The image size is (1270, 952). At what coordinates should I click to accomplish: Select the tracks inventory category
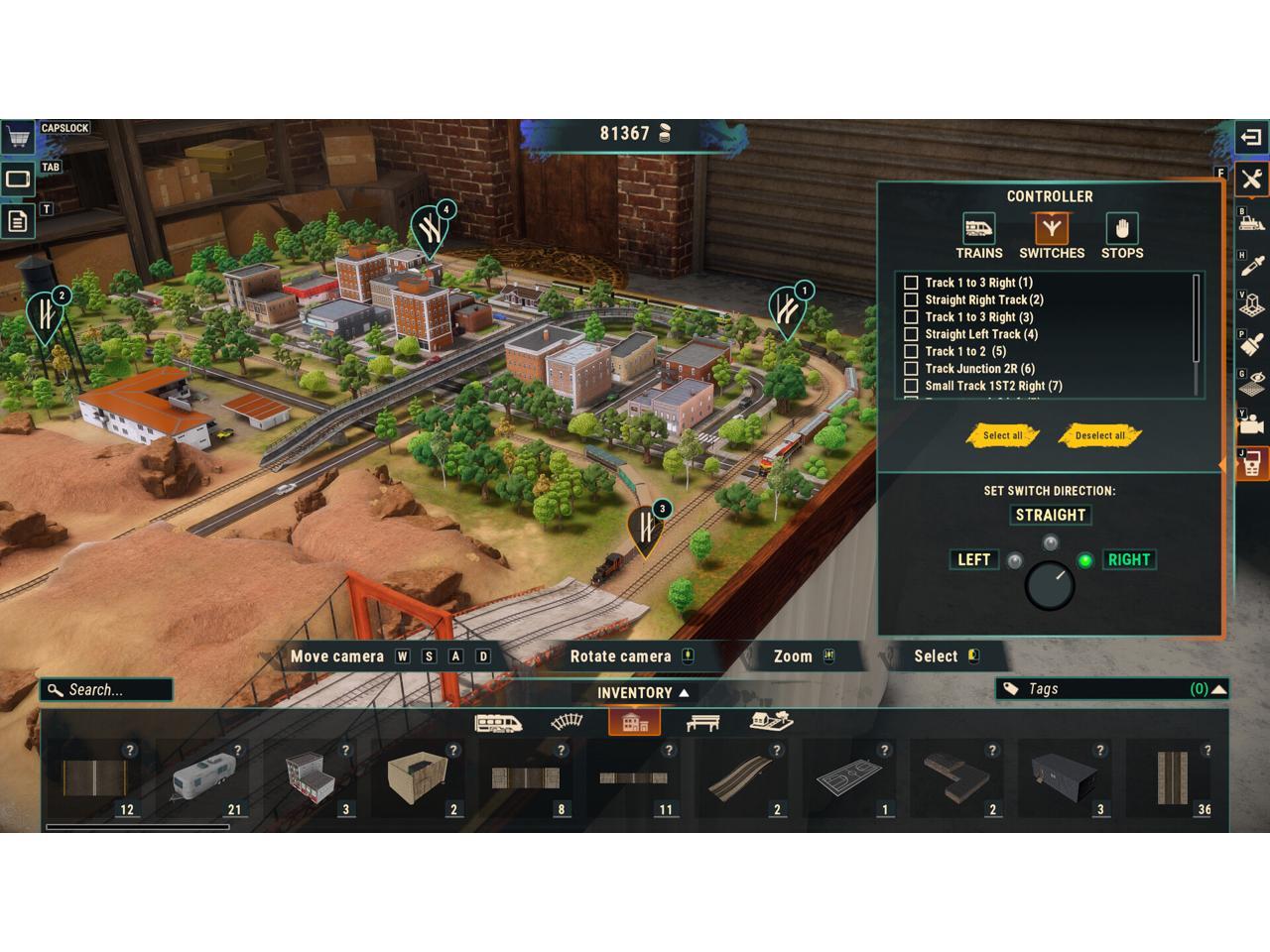pyautogui.click(x=567, y=722)
